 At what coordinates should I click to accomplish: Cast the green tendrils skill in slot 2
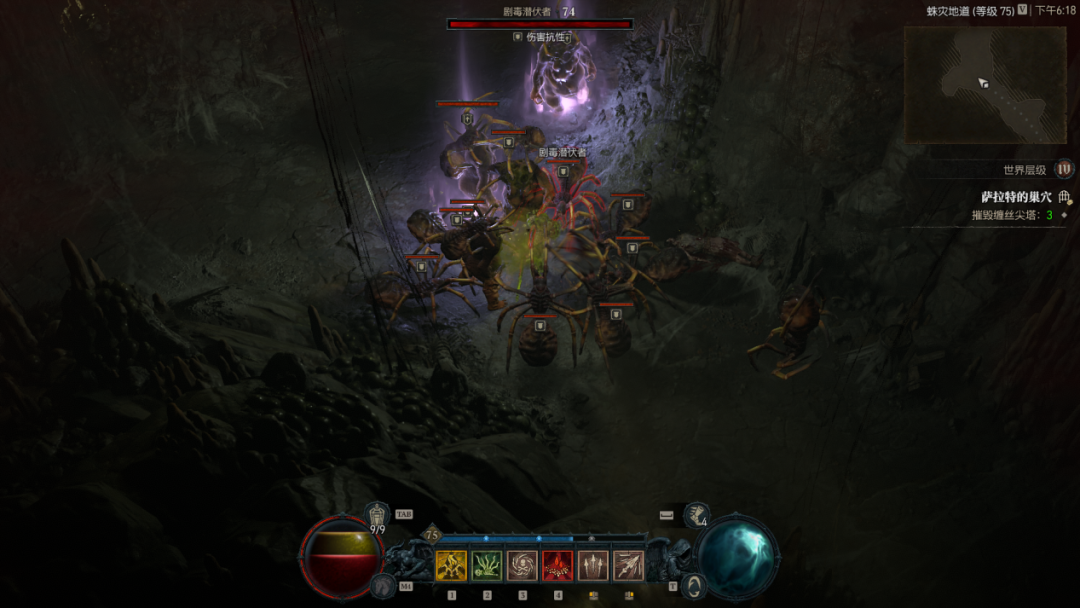tap(487, 566)
